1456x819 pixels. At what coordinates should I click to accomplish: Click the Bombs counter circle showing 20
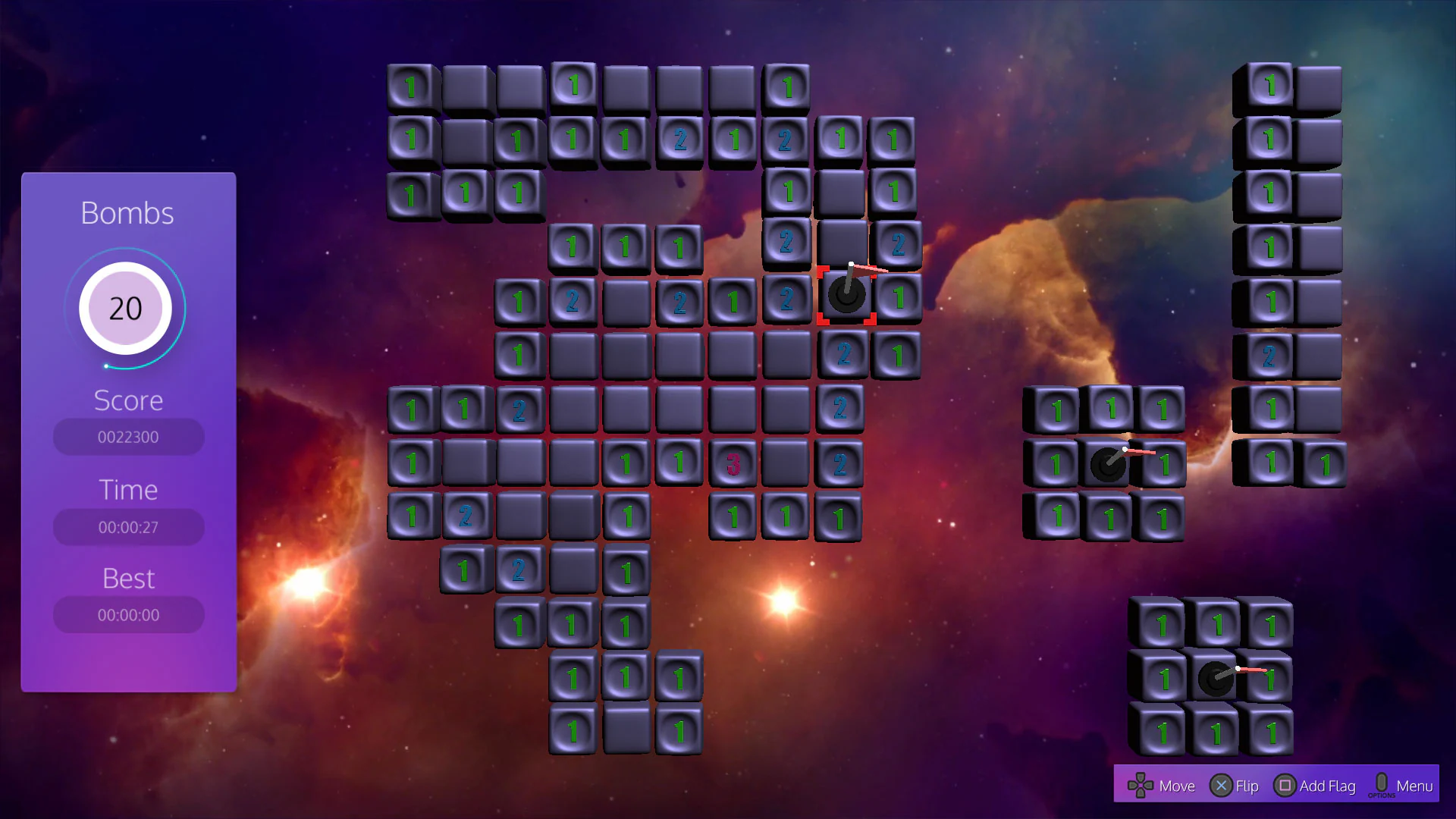pos(127,307)
